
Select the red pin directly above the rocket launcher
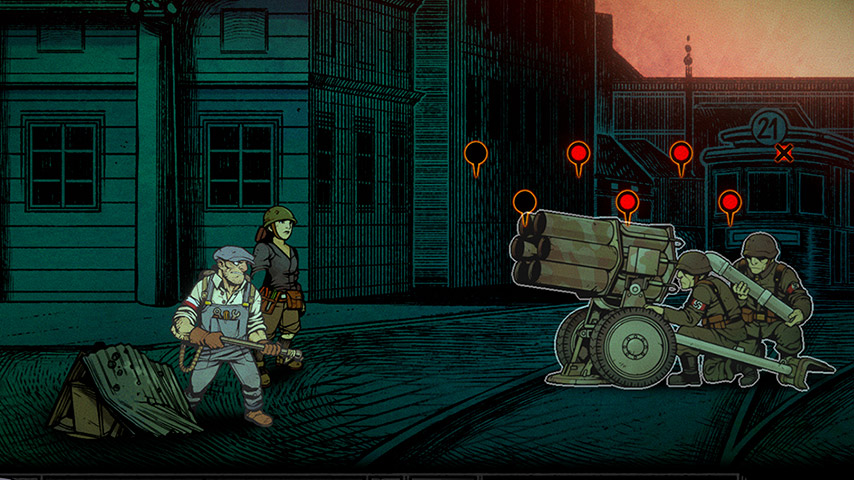pyautogui.click(x=627, y=203)
